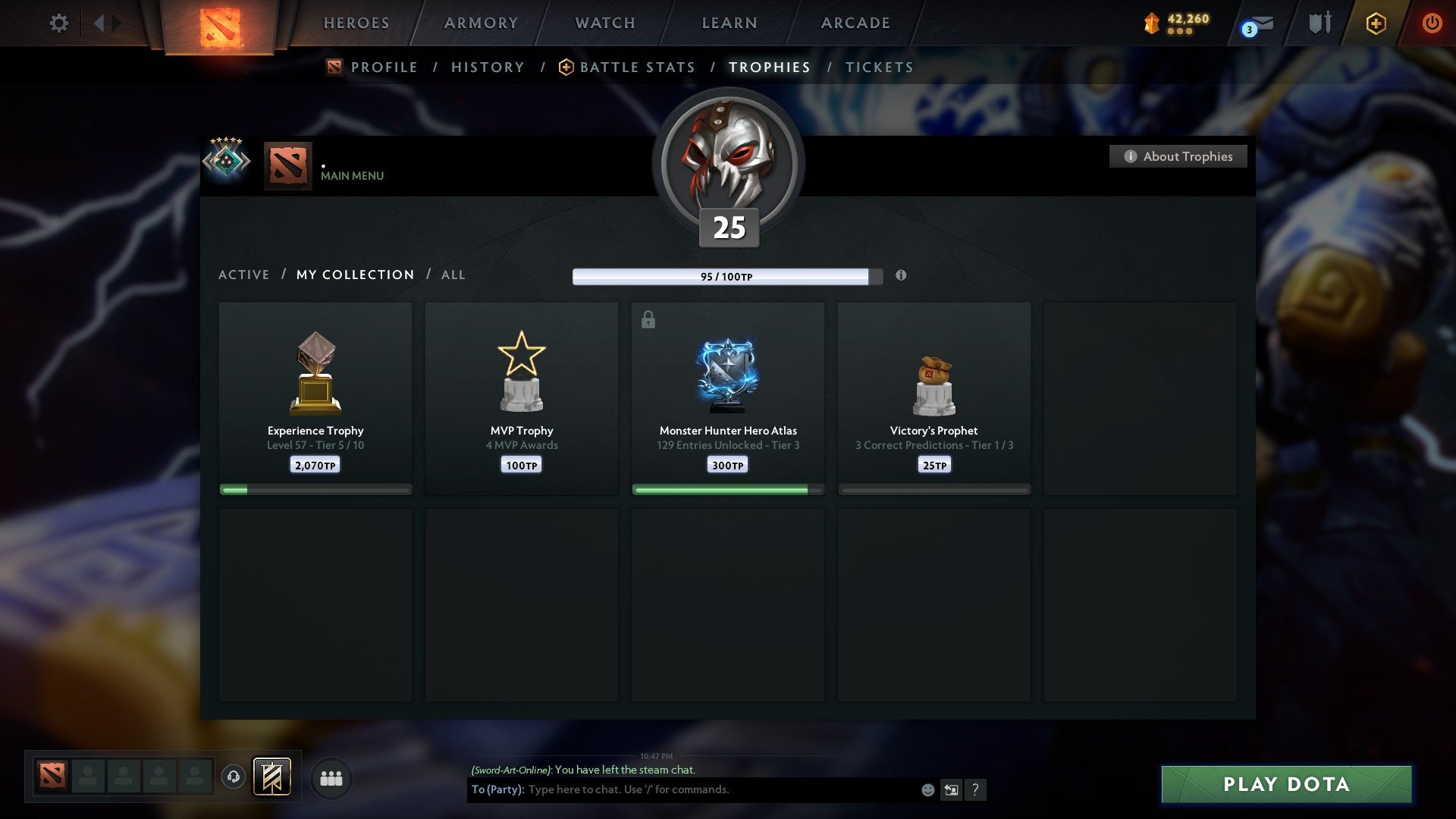Click the locked padlock on Monster Hunter trophy
This screenshot has width=1456, height=819.
(x=647, y=320)
